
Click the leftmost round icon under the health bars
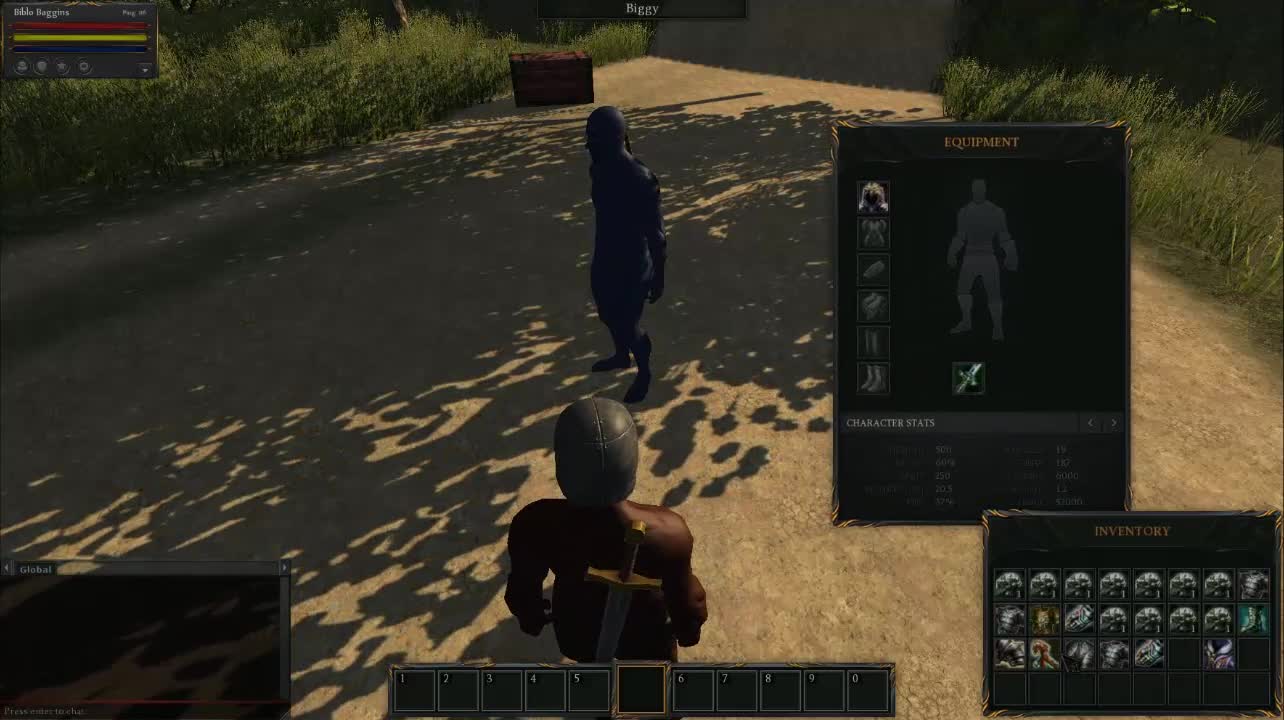21,67
